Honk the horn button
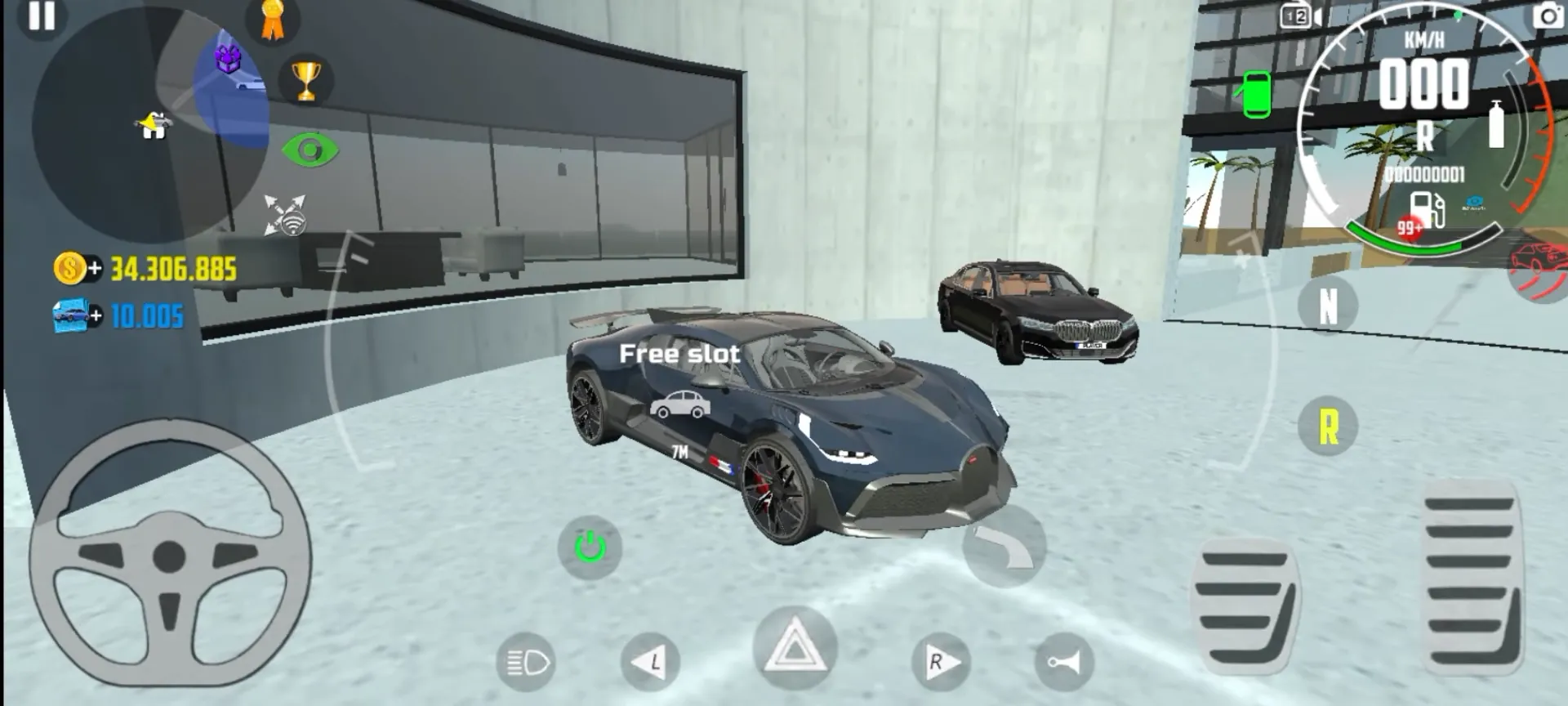Viewport: 1568px width, 706px height. (1066, 662)
